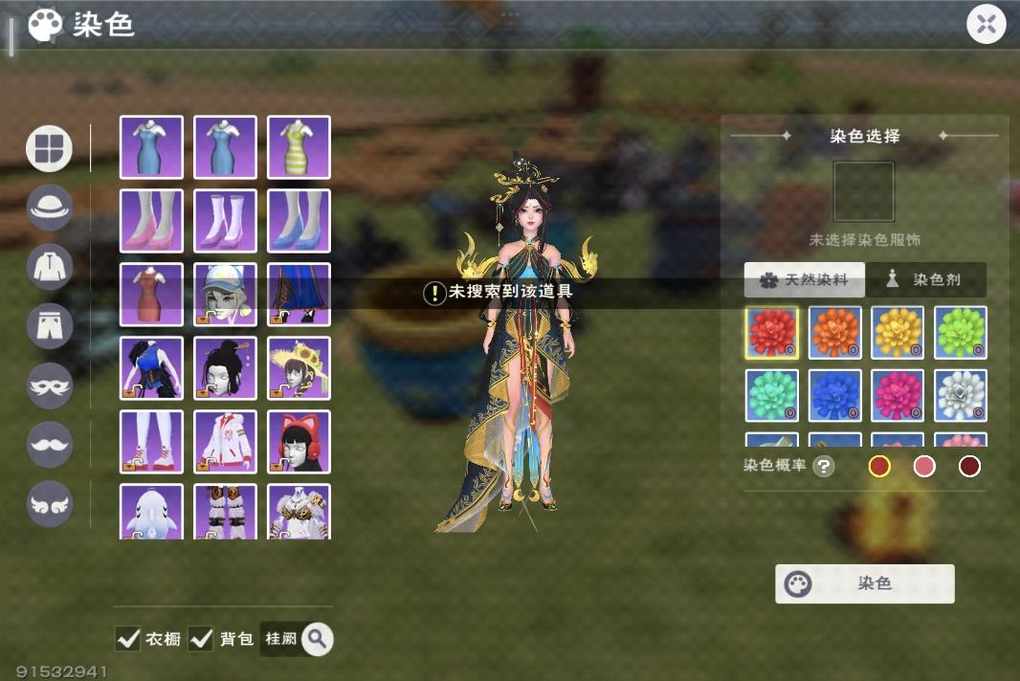Click the magnifier search button
The image size is (1020, 681).
click(x=317, y=638)
